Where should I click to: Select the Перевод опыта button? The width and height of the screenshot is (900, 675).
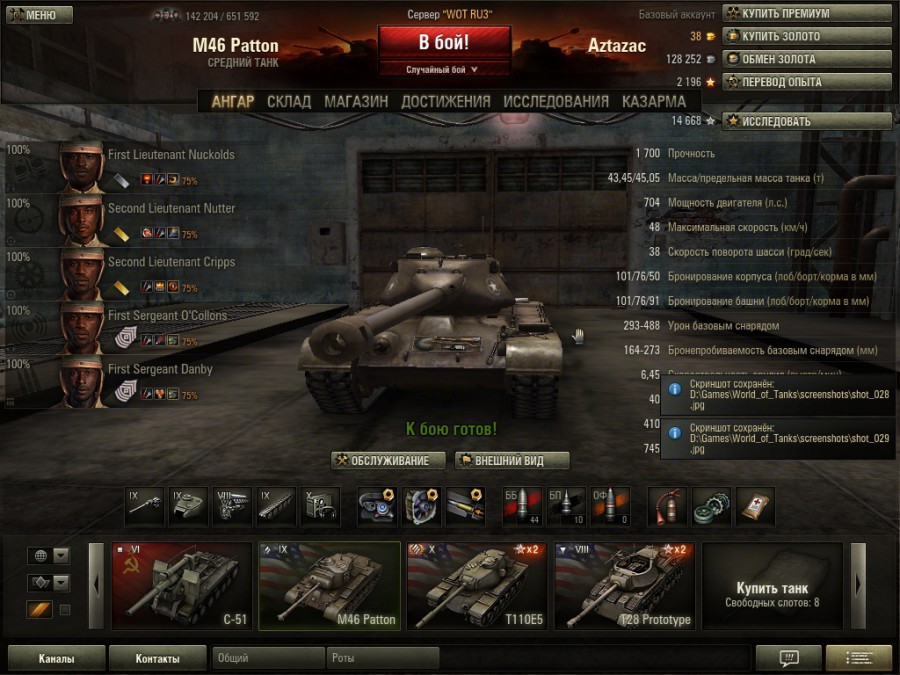(x=806, y=82)
